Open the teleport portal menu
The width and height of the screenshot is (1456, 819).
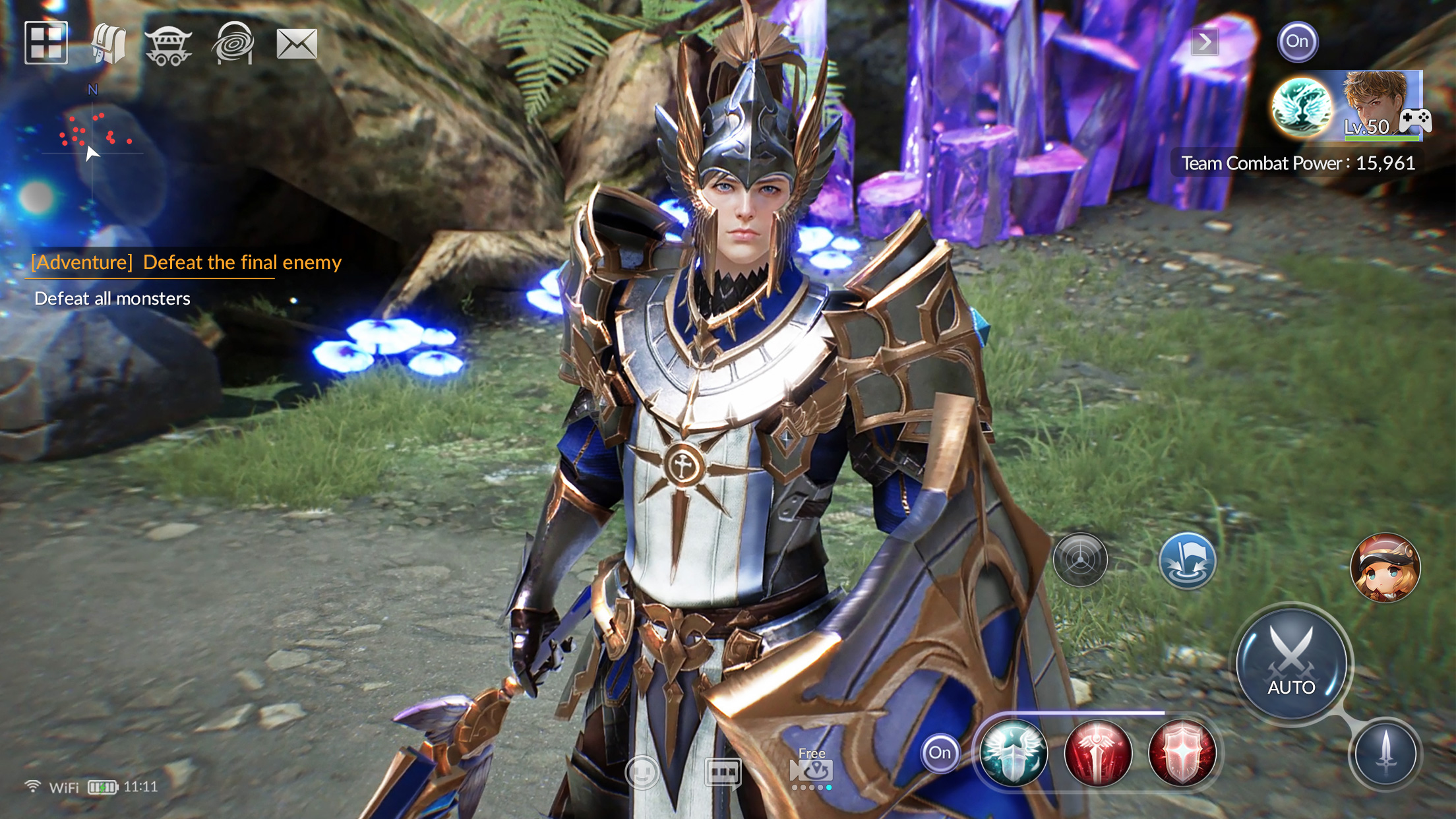(x=234, y=43)
